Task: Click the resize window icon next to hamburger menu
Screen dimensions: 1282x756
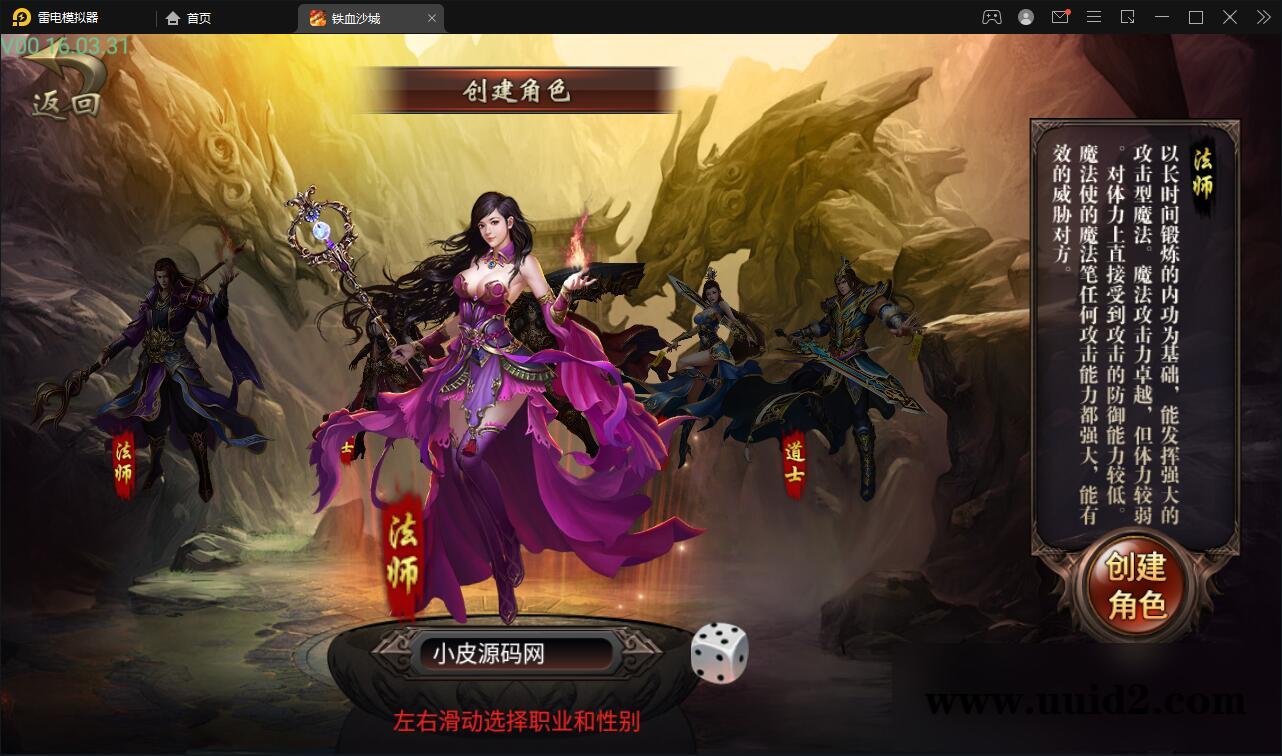Action: pos(1127,17)
